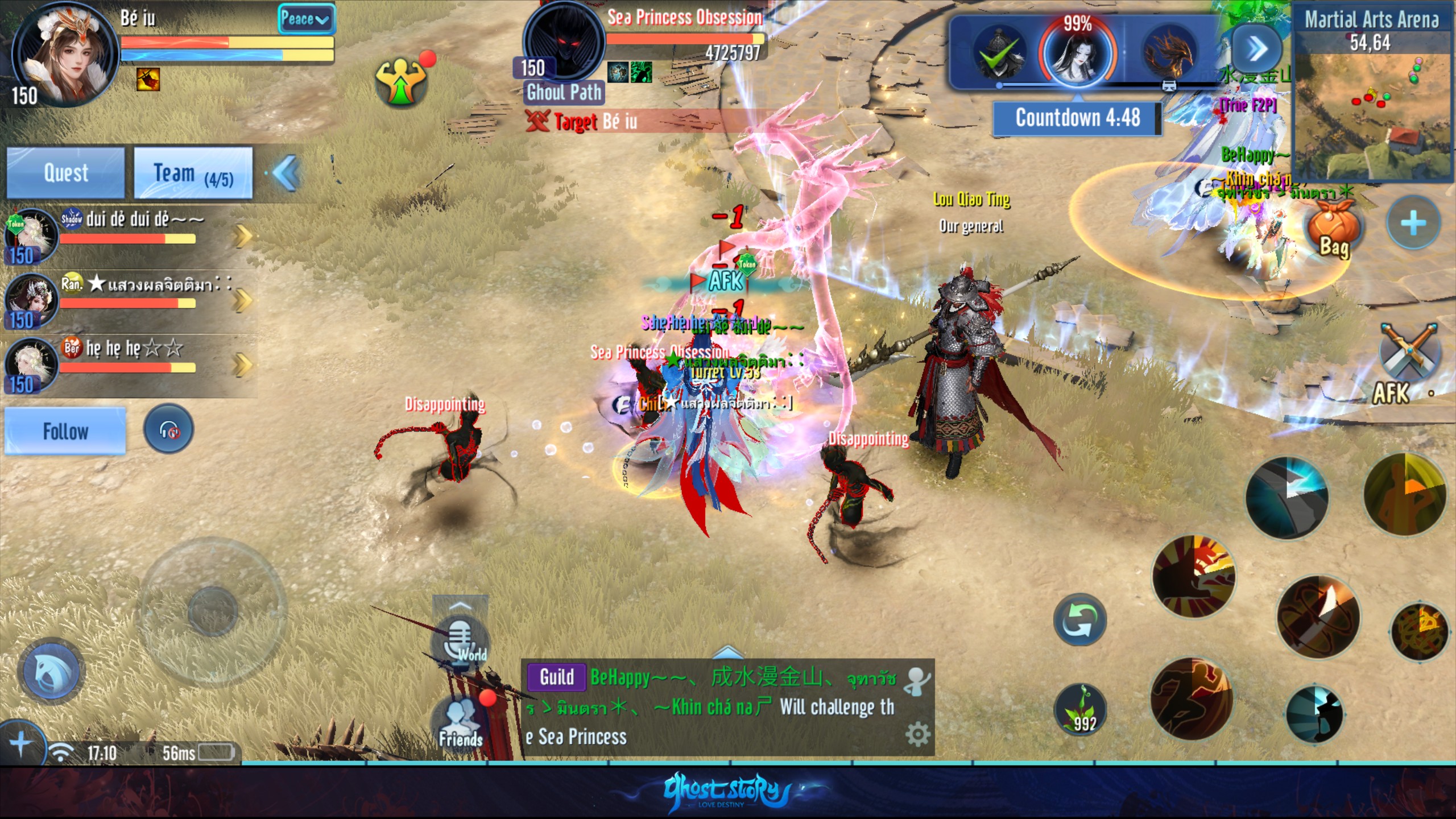This screenshot has height=819, width=1456.
Task: Switch to the Quest tab
Action: (x=65, y=172)
